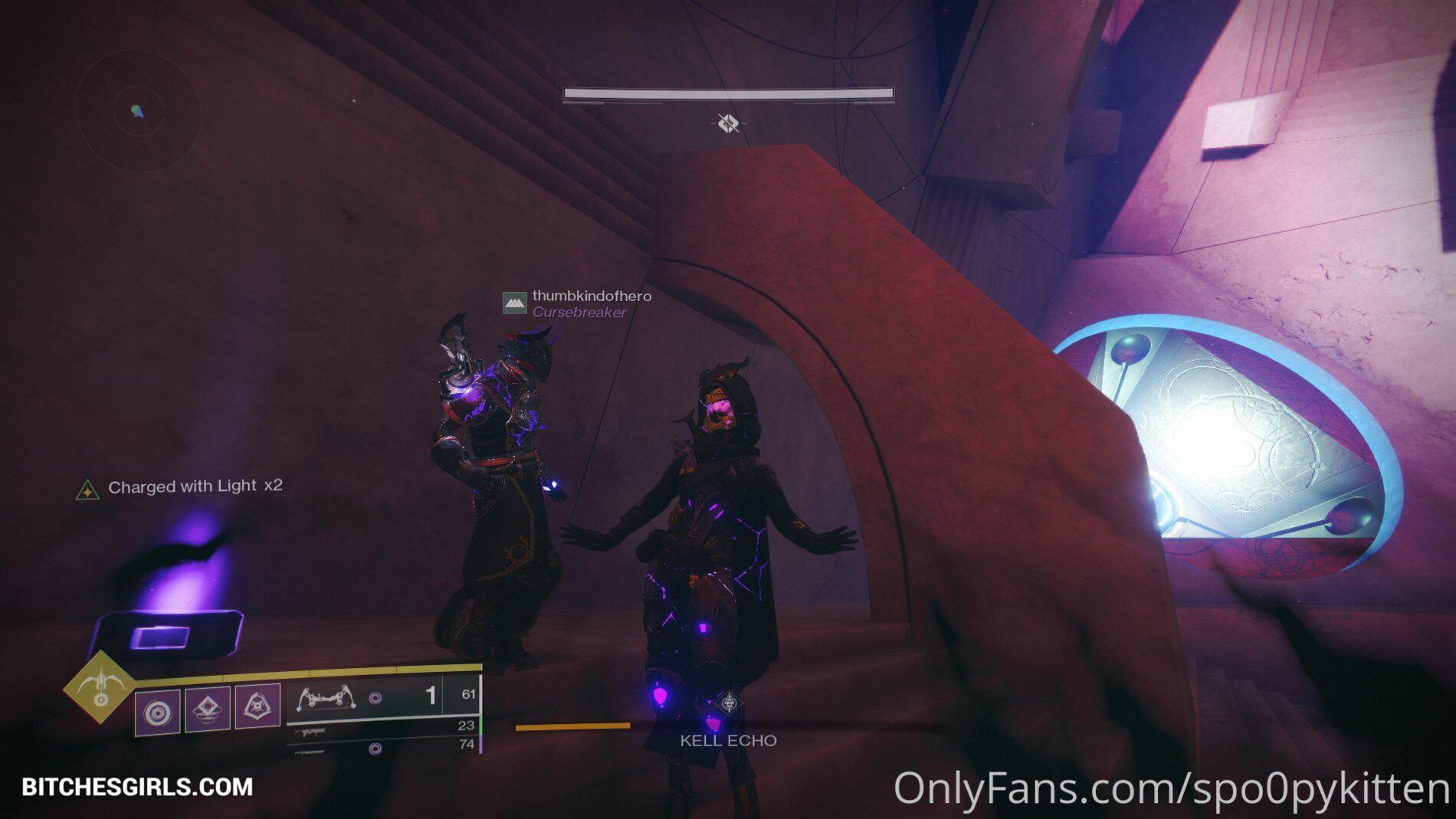
Task: Inspect the Charged with Light buff icon
Action: pyautogui.click(x=87, y=490)
